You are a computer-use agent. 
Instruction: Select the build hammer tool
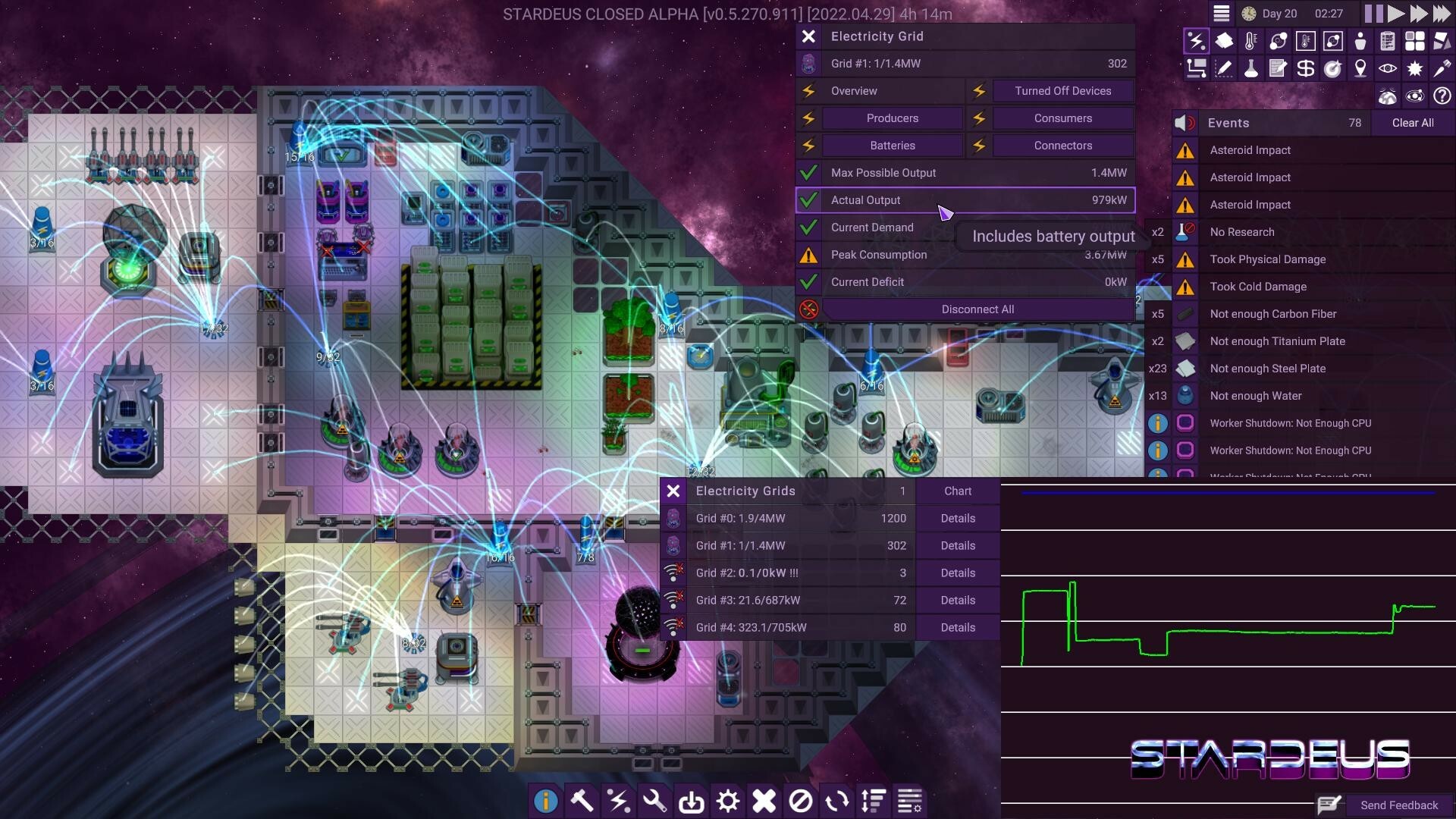click(582, 801)
